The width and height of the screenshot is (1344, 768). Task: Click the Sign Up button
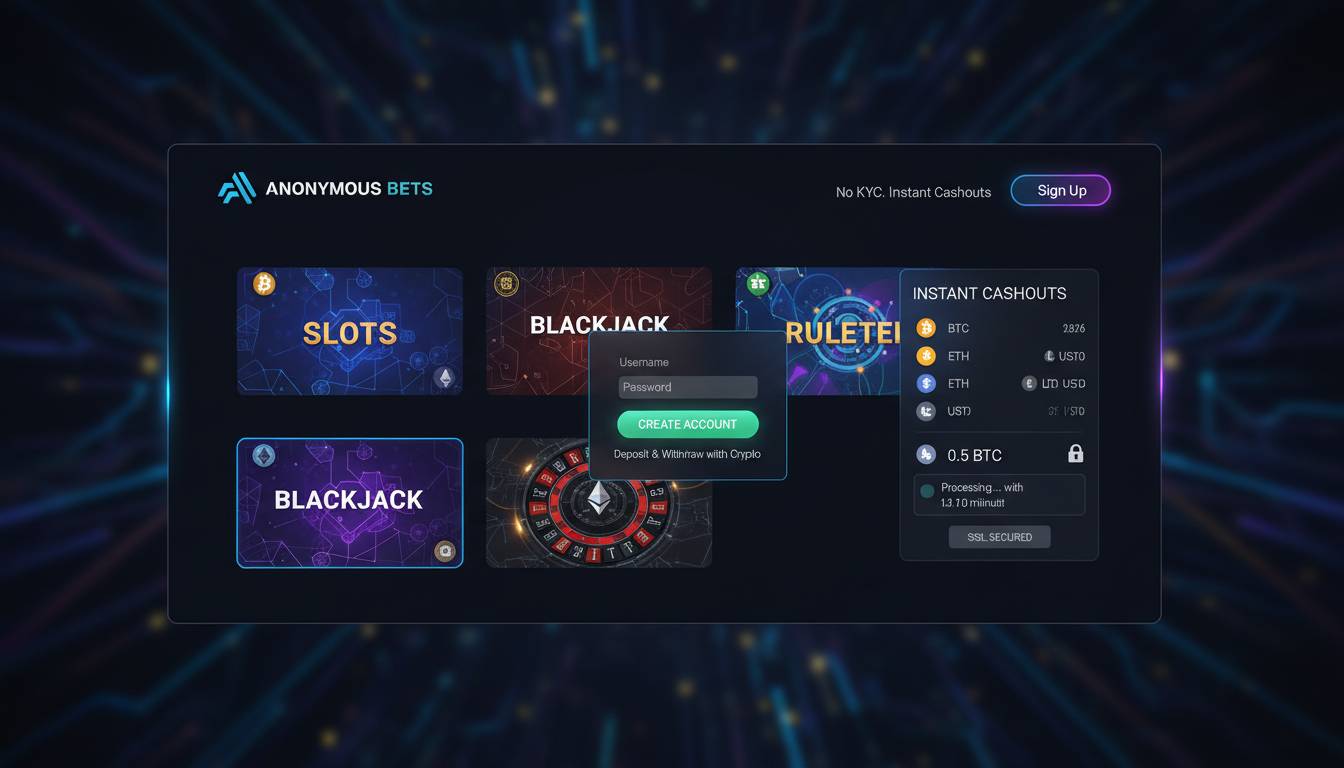pos(1060,190)
